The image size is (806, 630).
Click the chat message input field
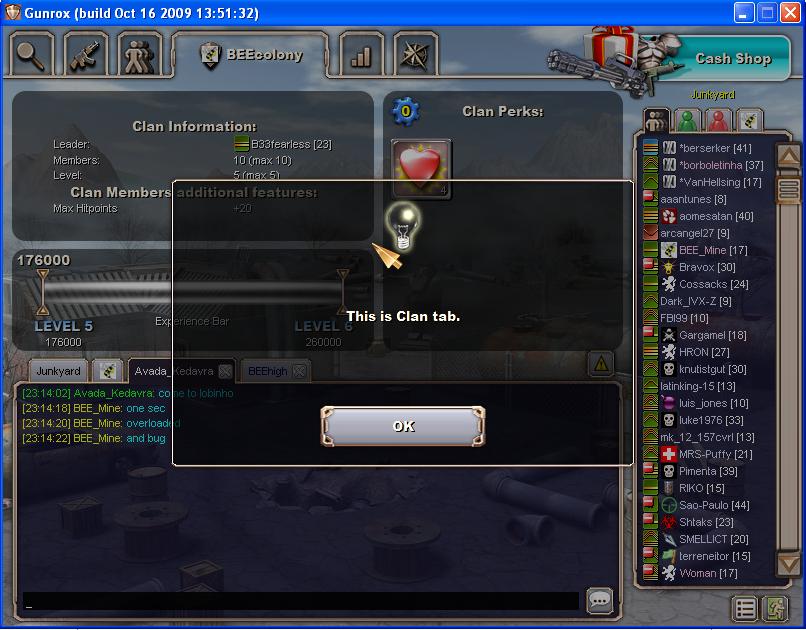(x=300, y=601)
